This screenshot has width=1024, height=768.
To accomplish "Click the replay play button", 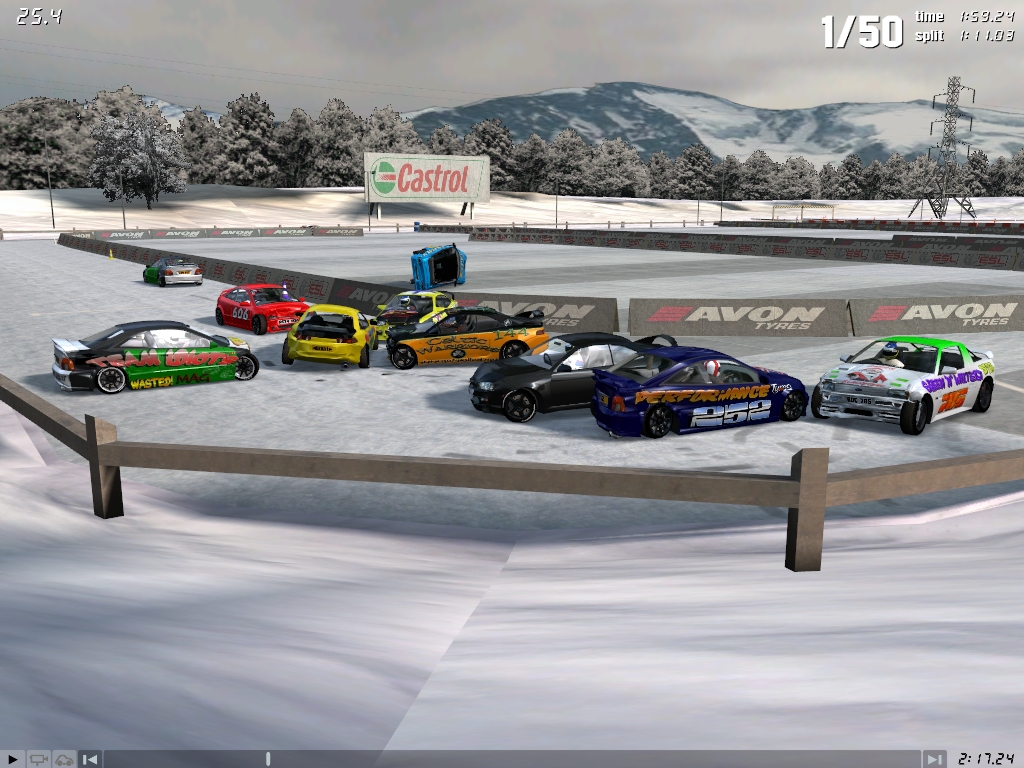I will [x=12, y=759].
